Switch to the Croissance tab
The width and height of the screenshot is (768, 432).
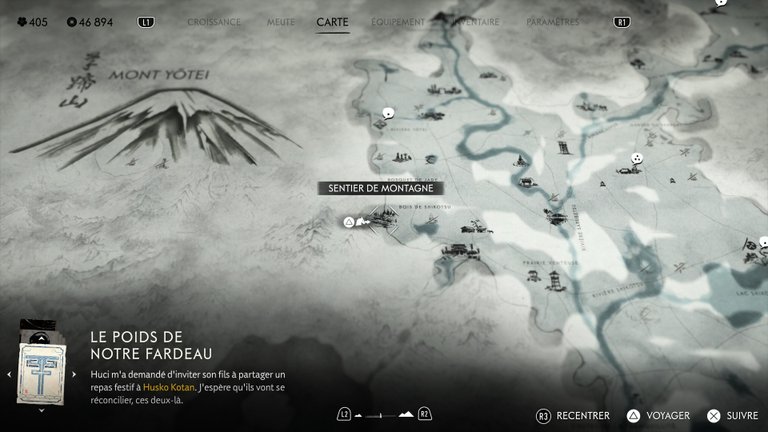214,21
